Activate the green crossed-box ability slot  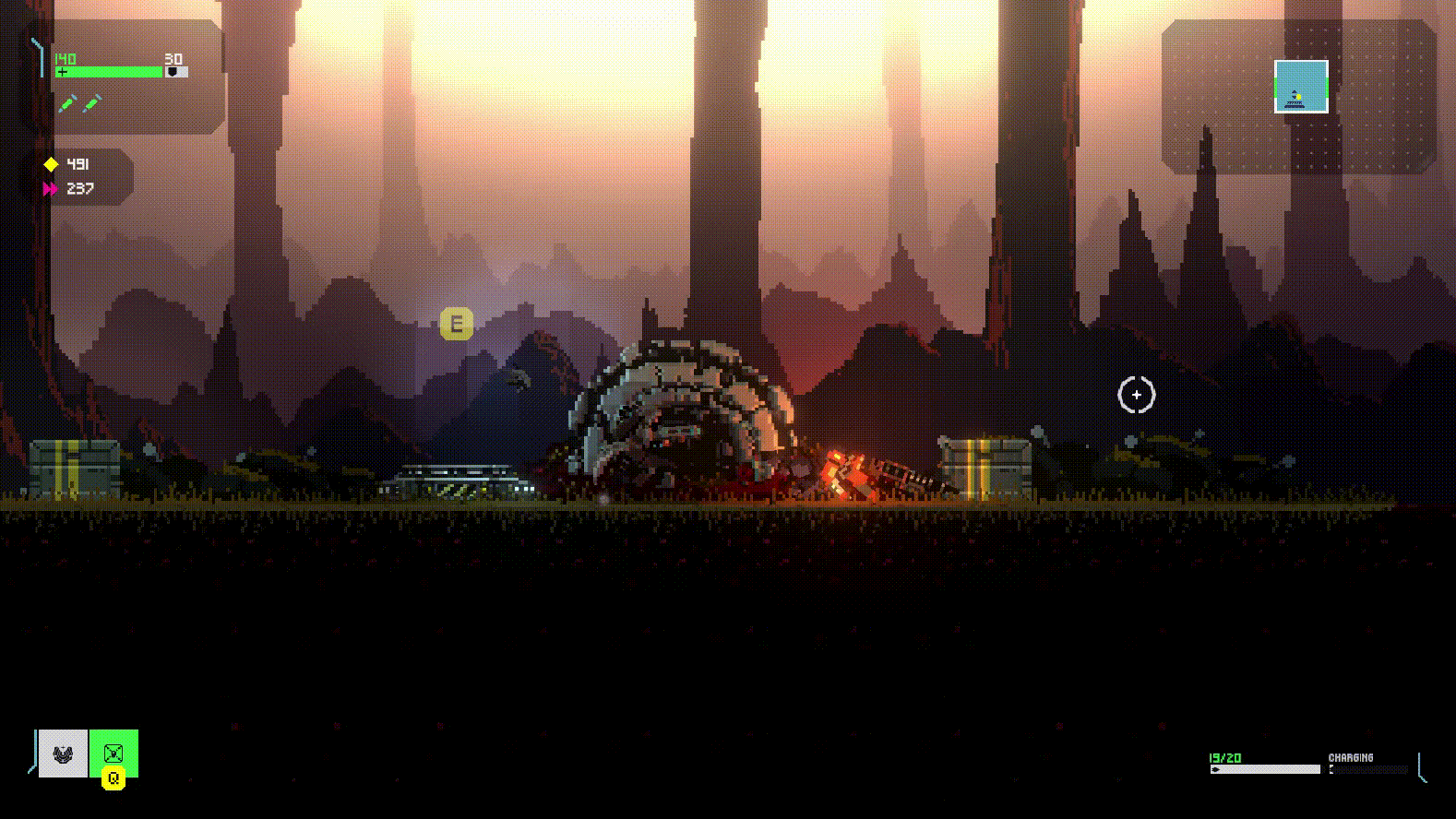click(x=113, y=753)
